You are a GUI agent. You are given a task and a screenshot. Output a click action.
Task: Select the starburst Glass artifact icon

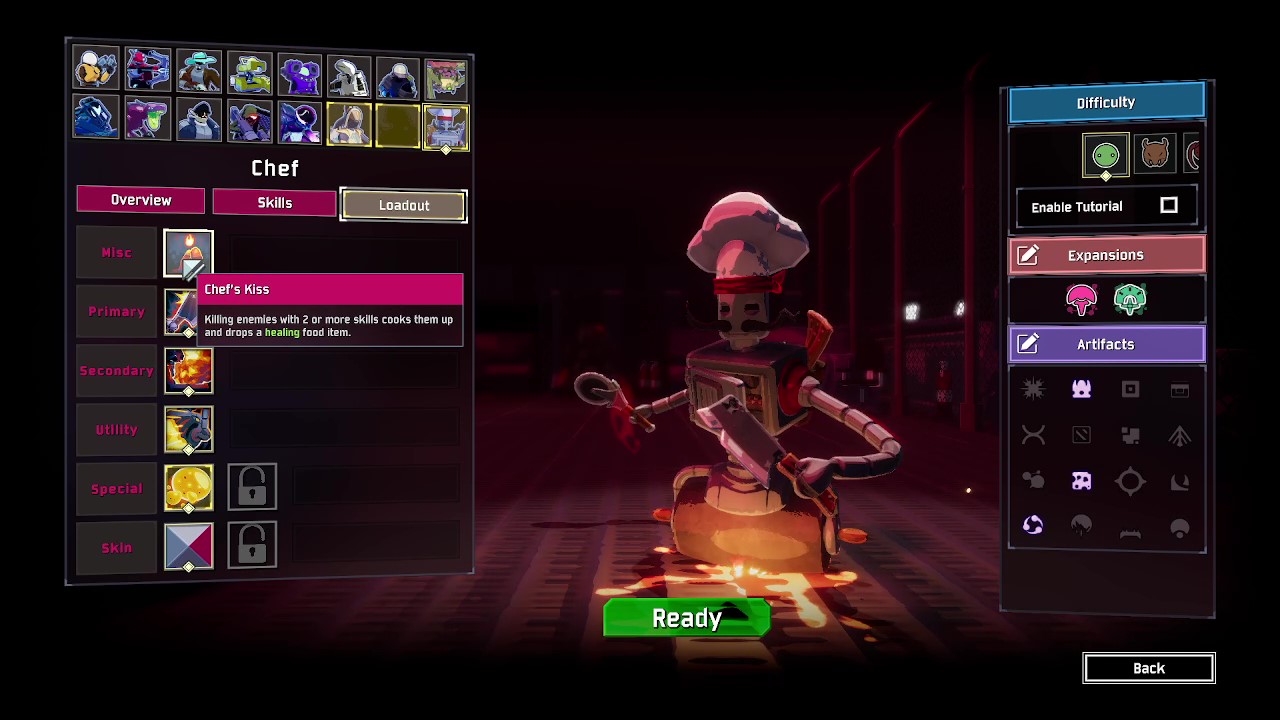click(1033, 389)
